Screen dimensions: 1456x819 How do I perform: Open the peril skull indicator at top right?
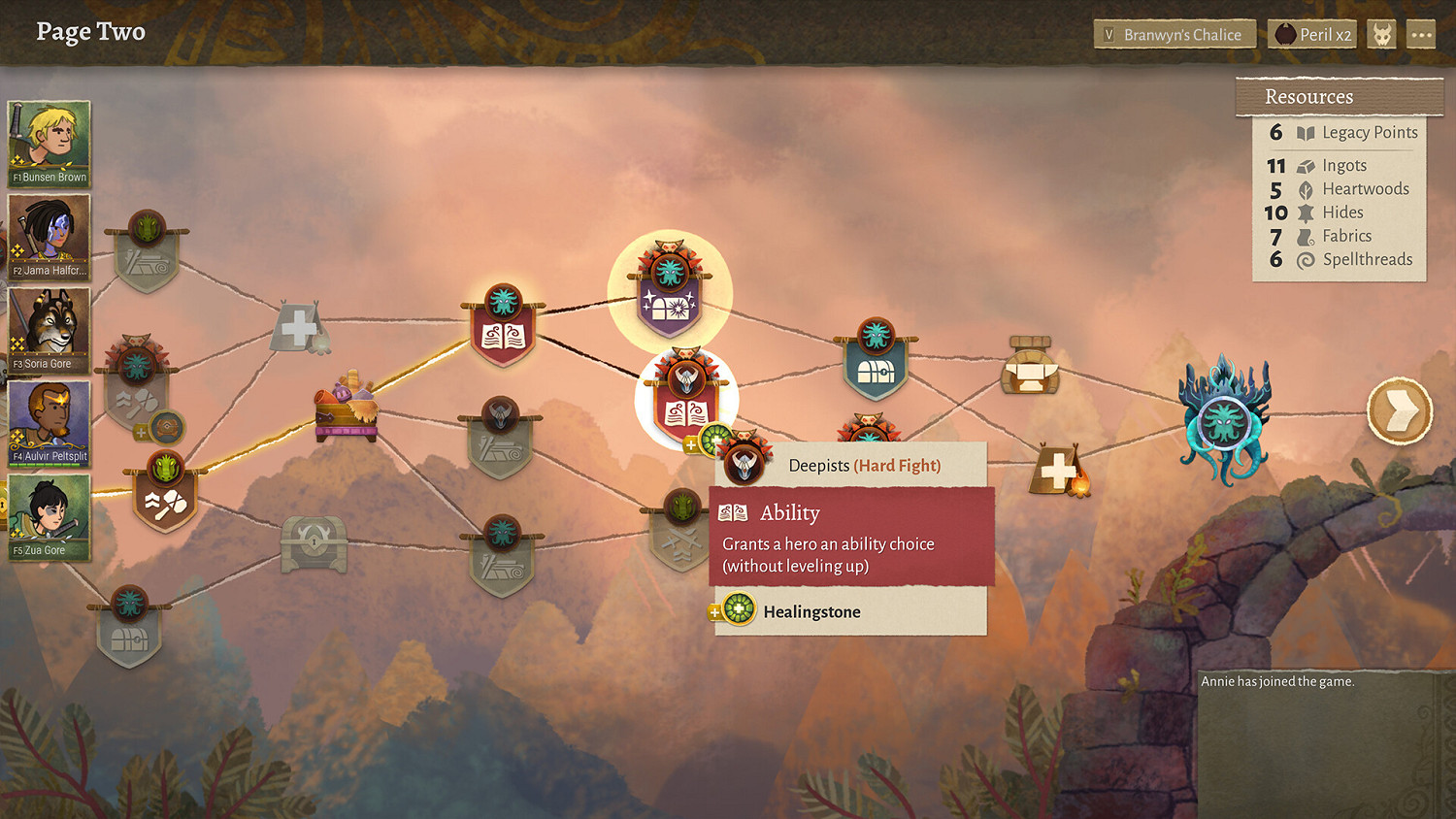[1380, 33]
